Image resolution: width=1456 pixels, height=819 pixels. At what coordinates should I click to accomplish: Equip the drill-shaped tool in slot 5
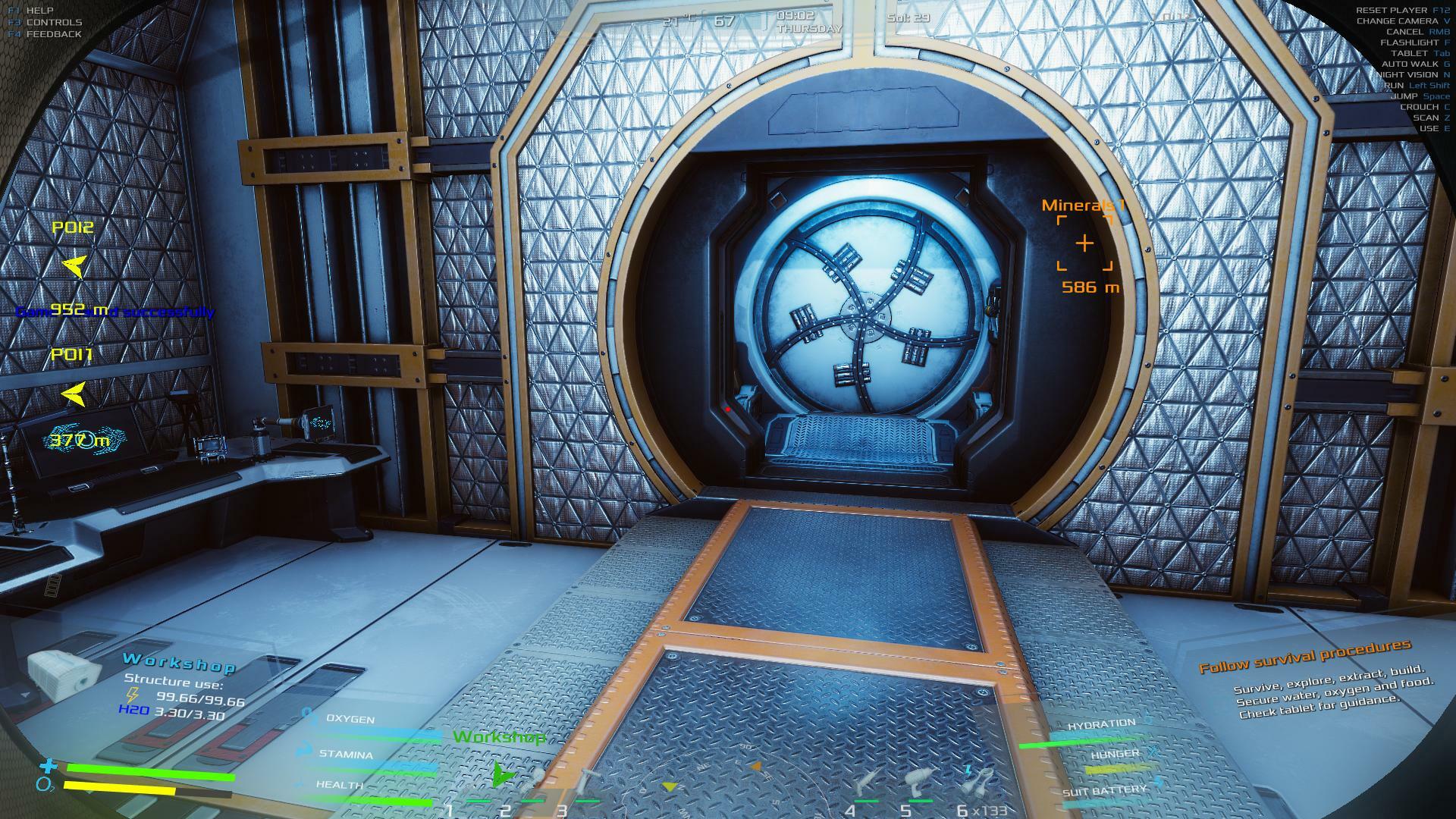point(919,781)
